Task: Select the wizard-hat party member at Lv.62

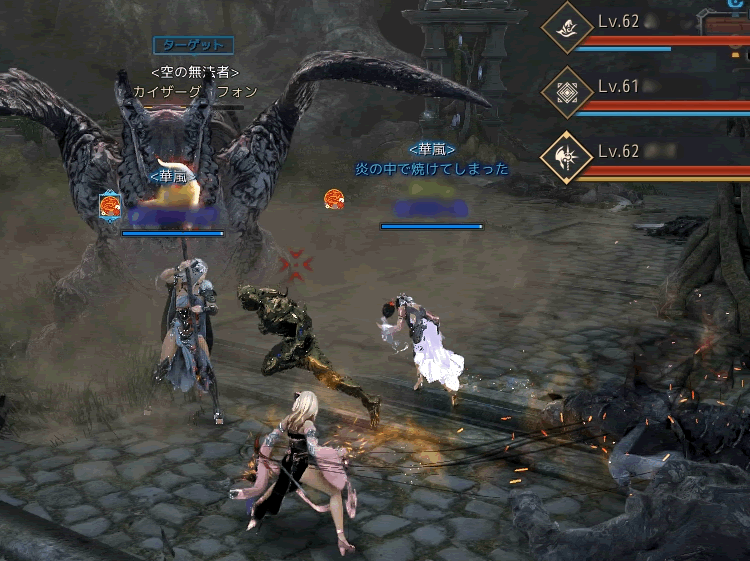Action: [567, 31]
